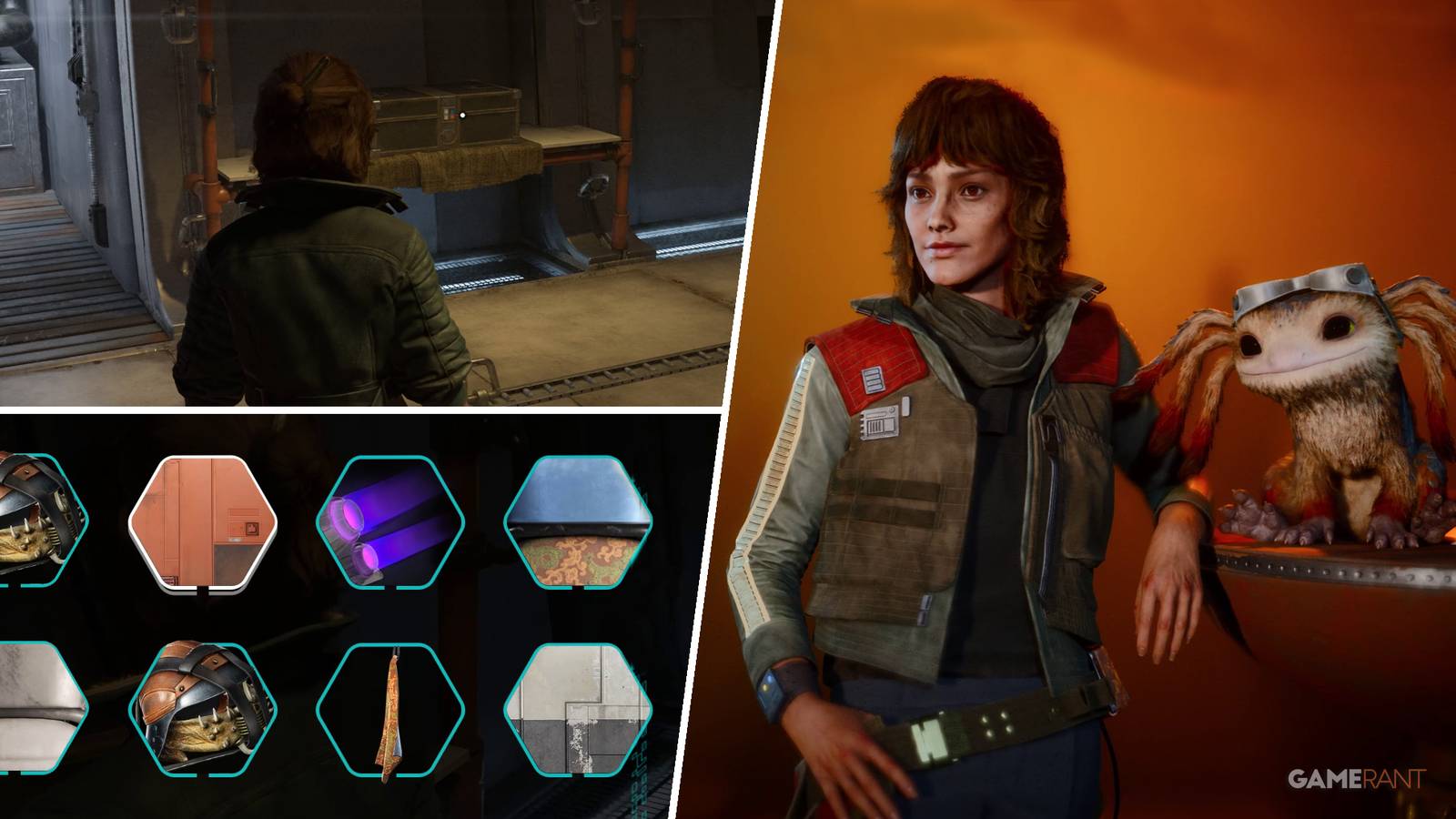Click the white reticle dot on the crate
Viewport: 1456px width, 819px height.
(464, 116)
